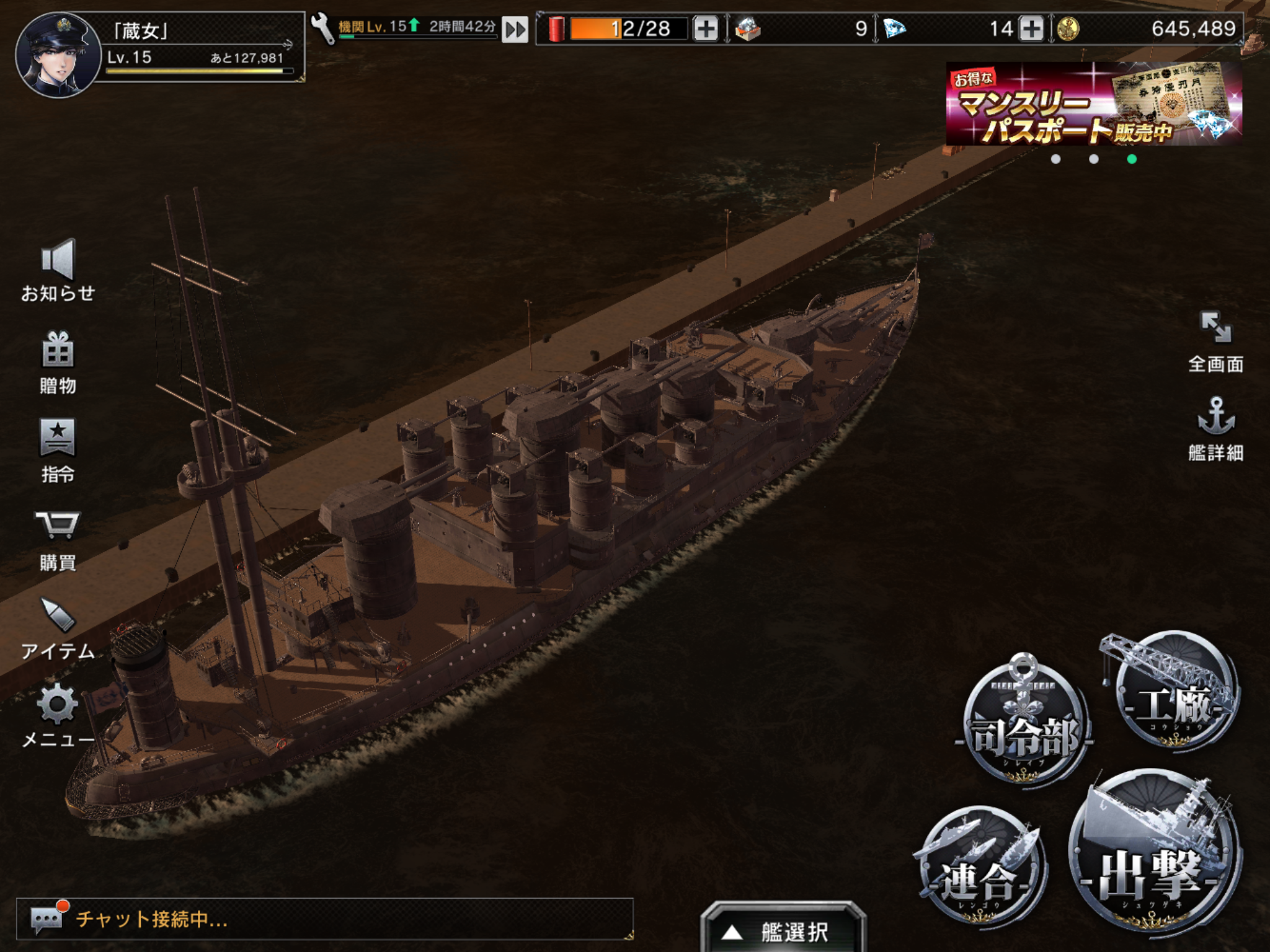The image size is (1270, 952).
Task: Select the first banner page dot
Action: (1055, 159)
